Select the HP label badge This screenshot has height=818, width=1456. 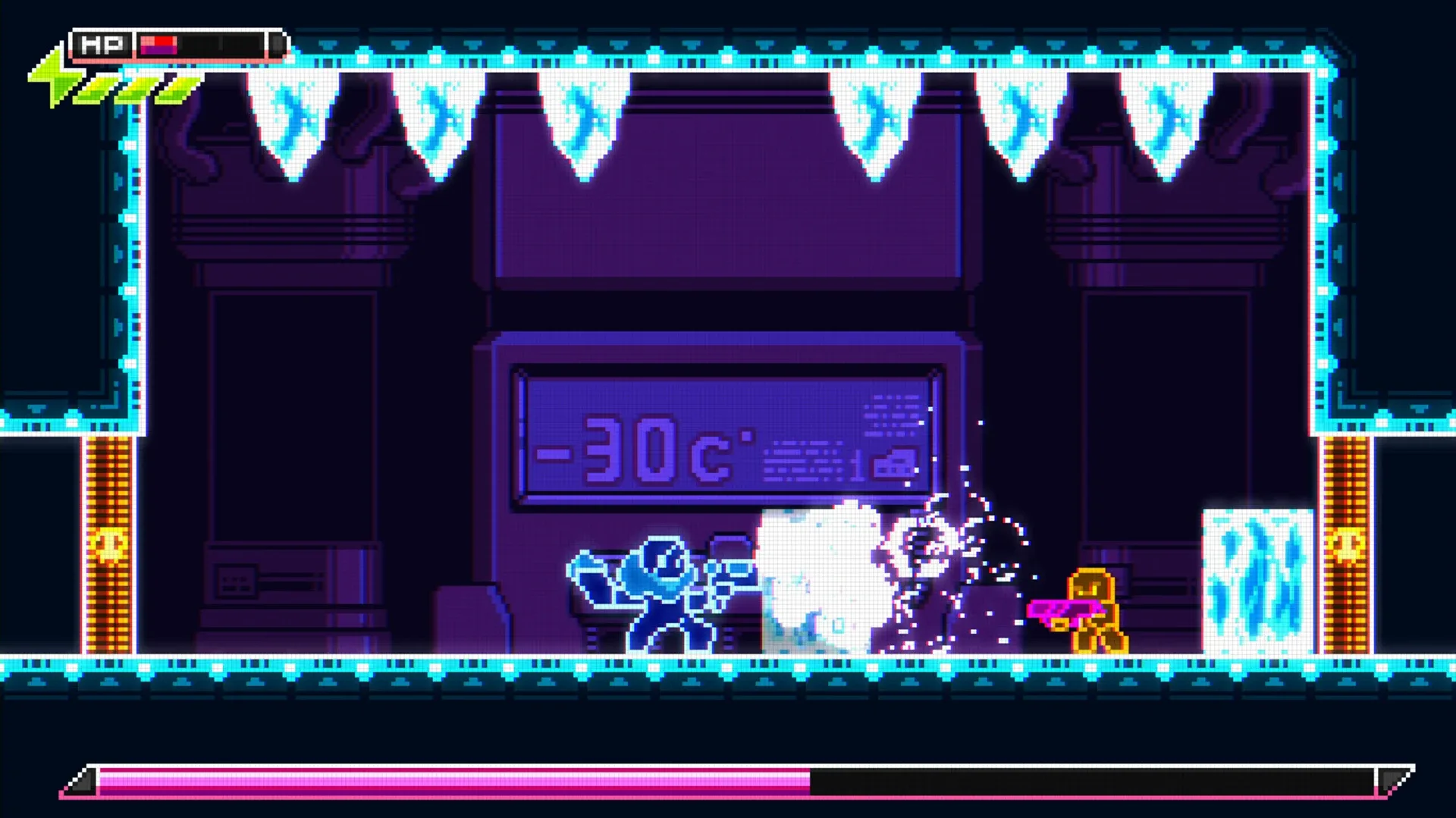pyautogui.click(x=102, y=44)
